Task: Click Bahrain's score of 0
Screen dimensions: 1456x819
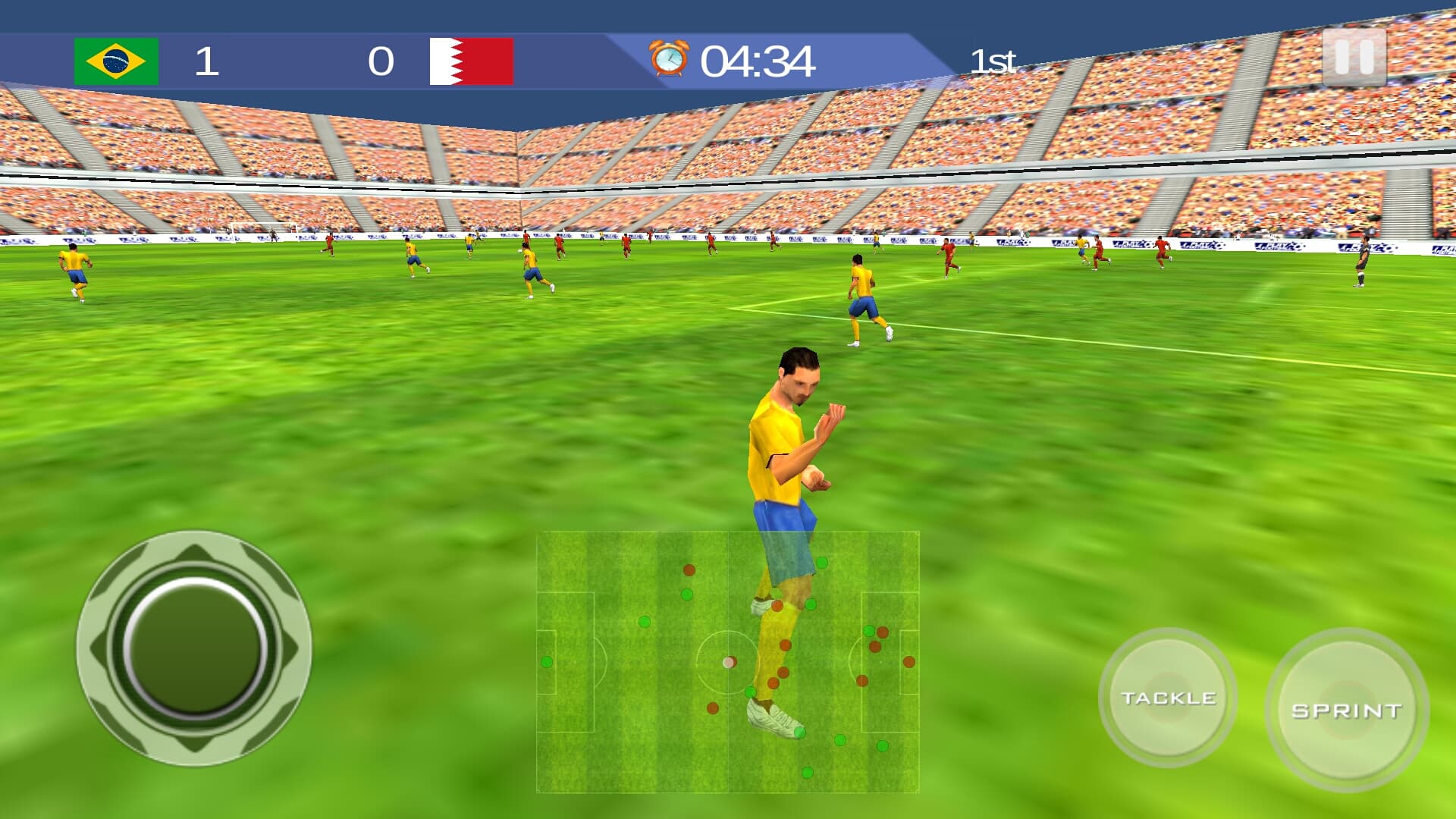Action: pos(381,59)
